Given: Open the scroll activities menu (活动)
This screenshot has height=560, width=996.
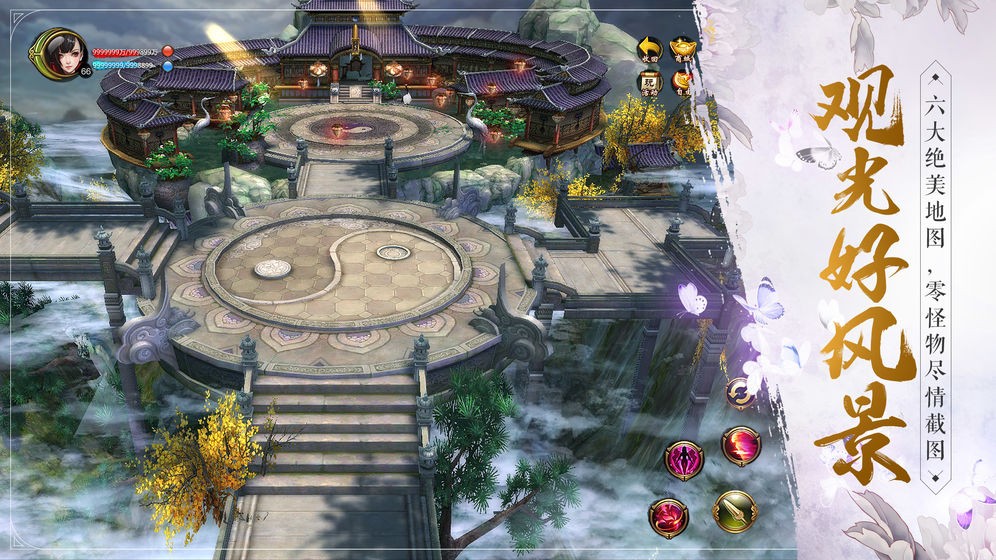Looking at the screenshot, I should pyautogui.click(x=651, y=82).
